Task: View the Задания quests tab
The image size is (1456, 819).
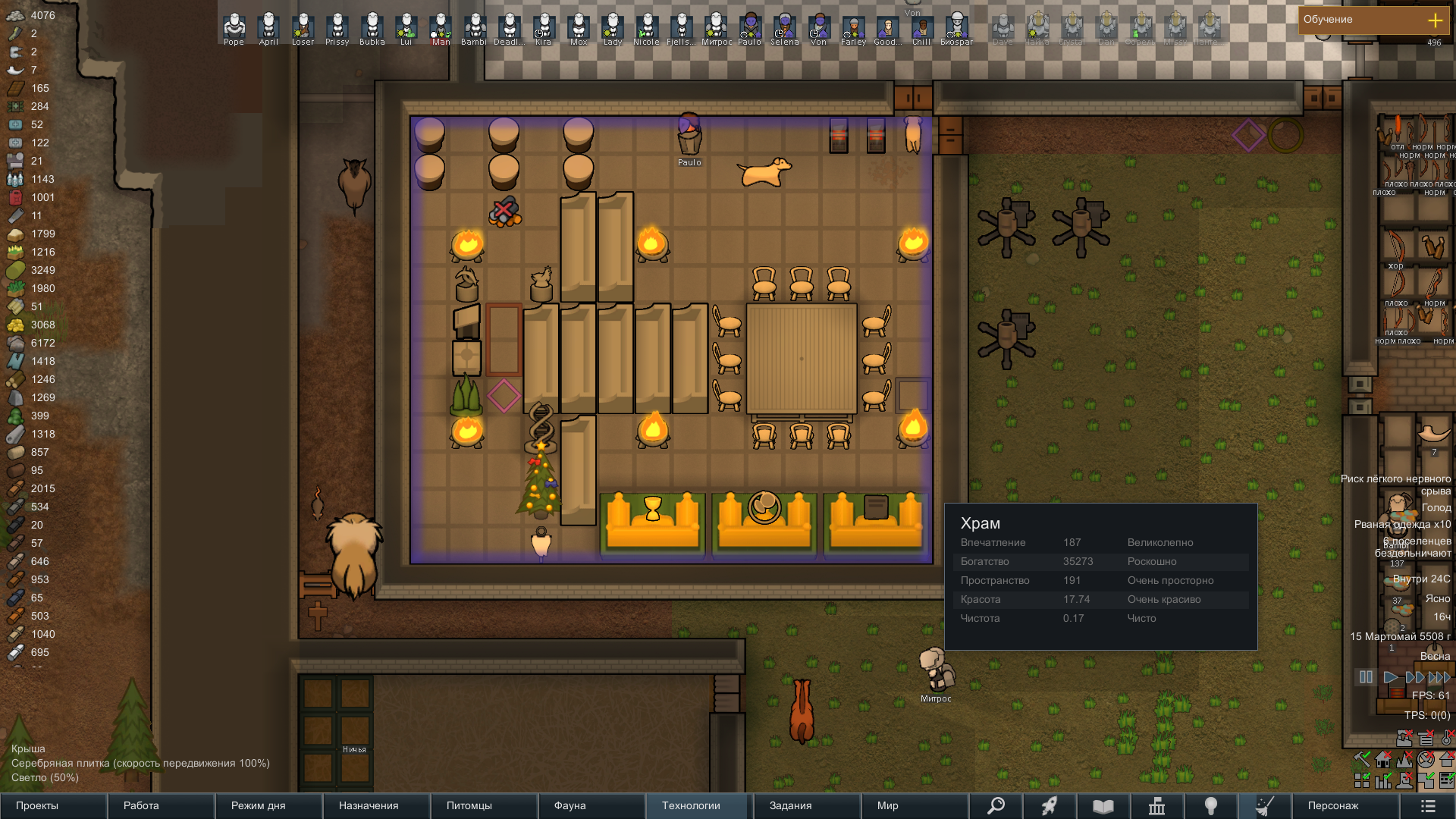Action: click(807, 805)
